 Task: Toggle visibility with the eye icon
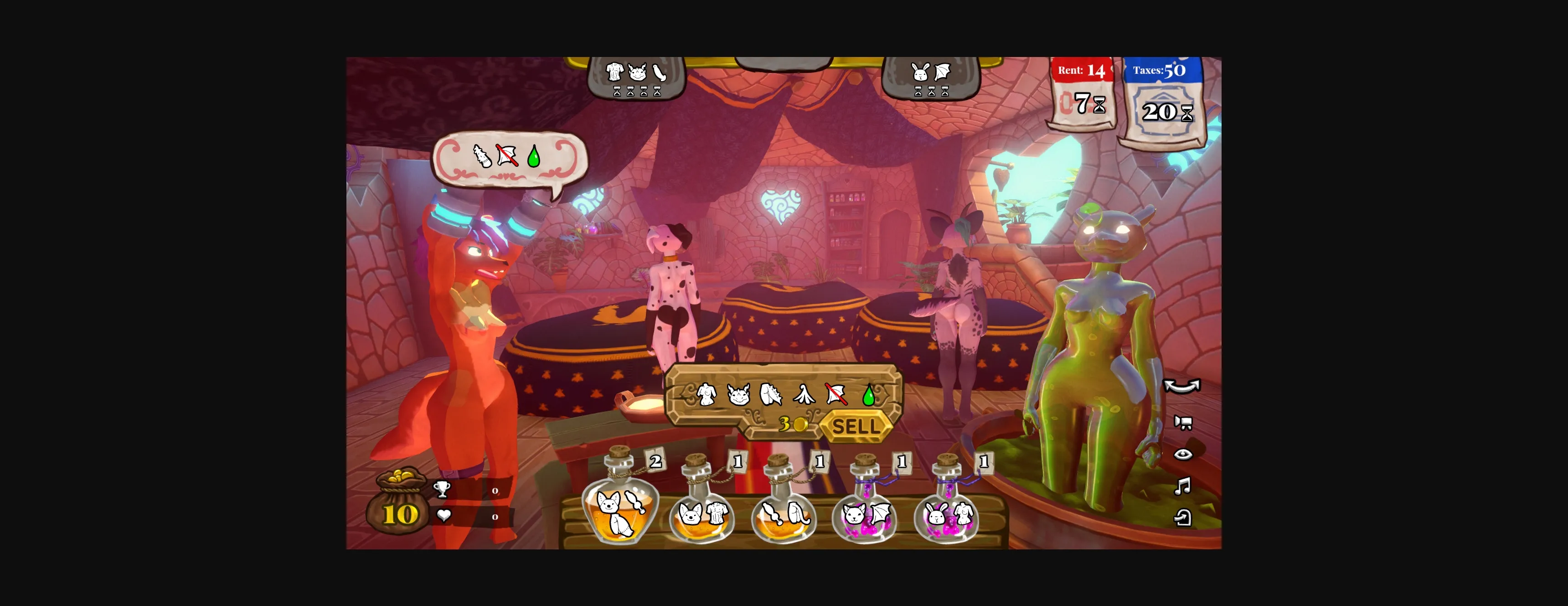tap(1183, 454)
